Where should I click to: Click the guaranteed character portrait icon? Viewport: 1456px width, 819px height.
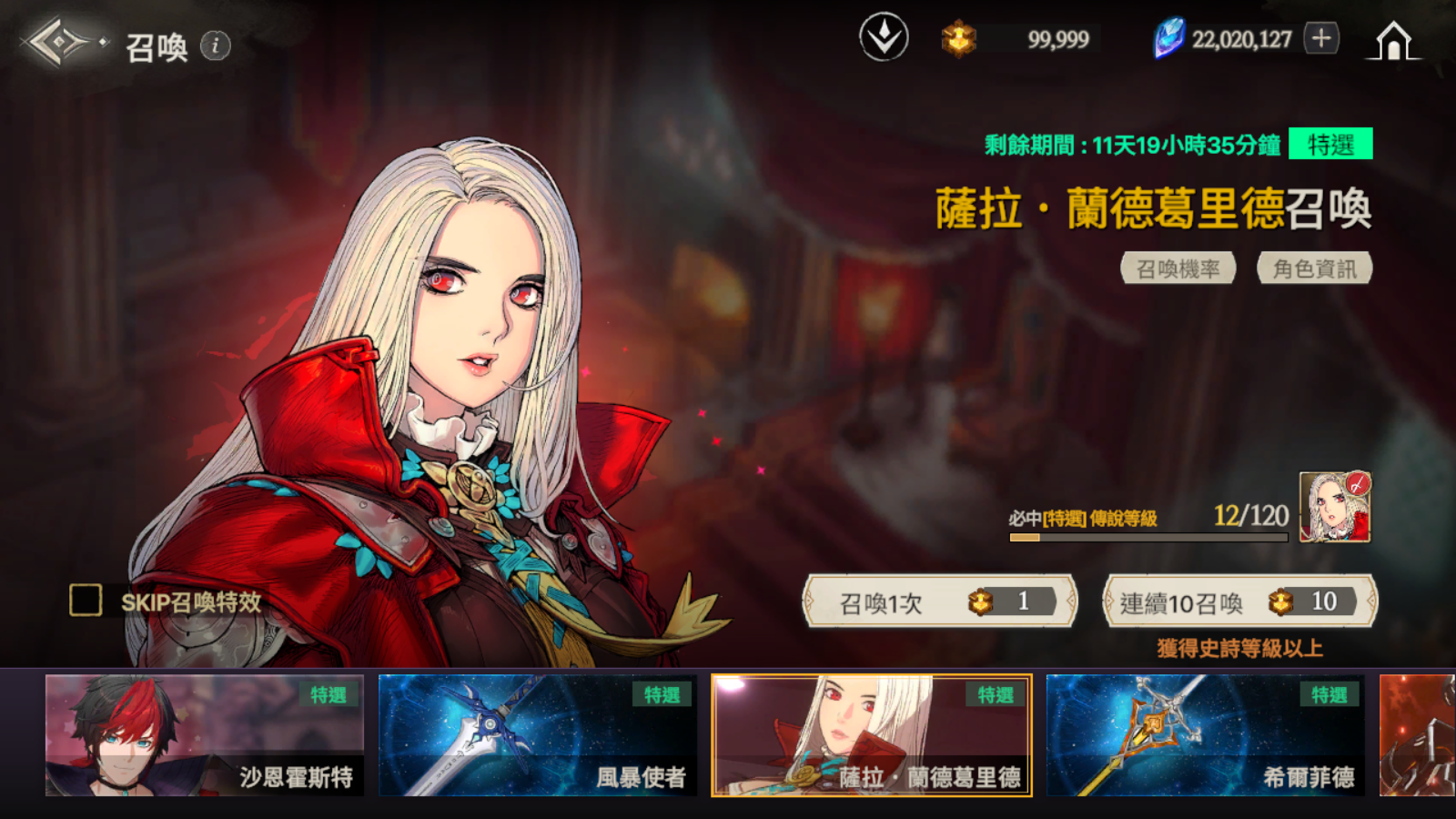(1334, 507)
